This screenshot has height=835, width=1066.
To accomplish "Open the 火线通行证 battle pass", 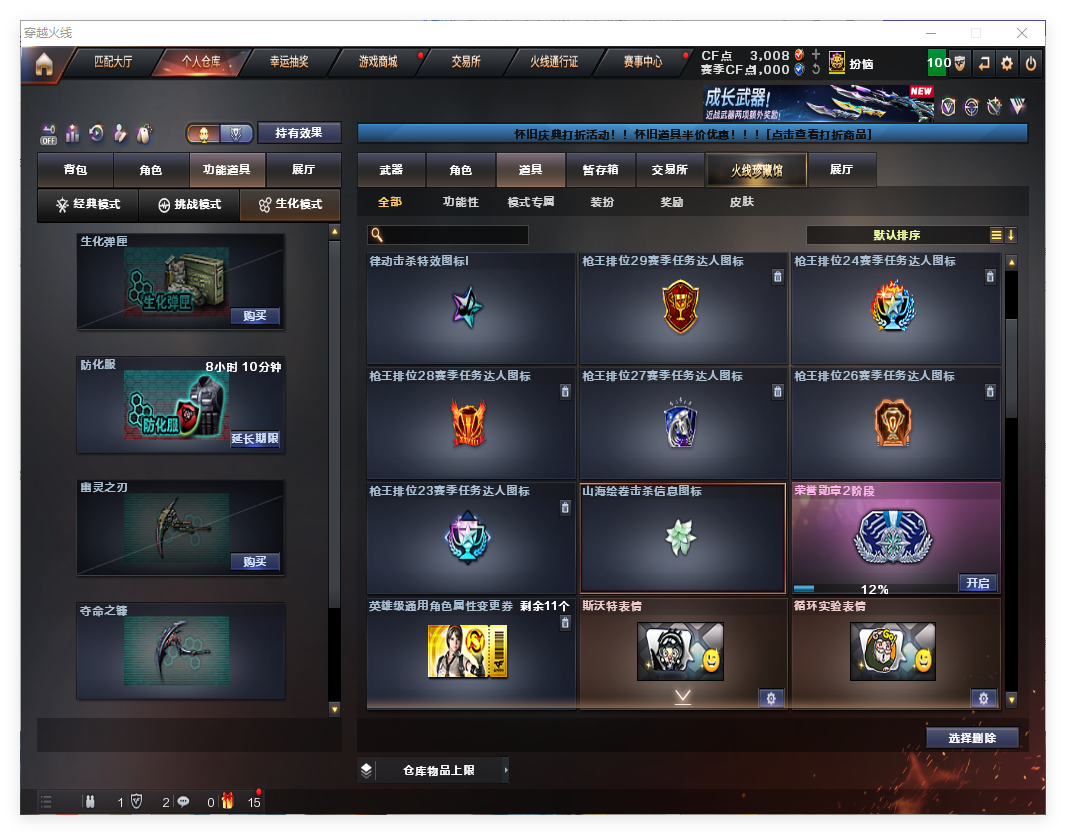I will (554, 62).
